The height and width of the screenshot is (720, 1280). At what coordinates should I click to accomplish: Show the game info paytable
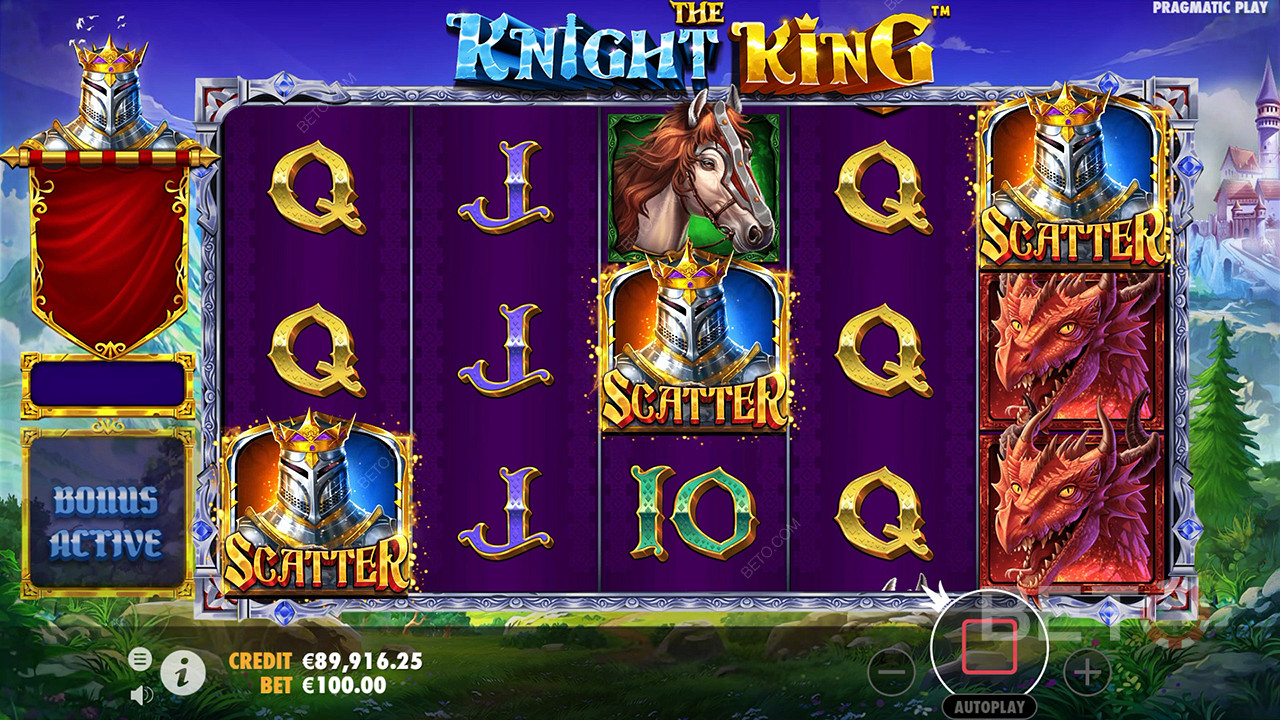182,673
